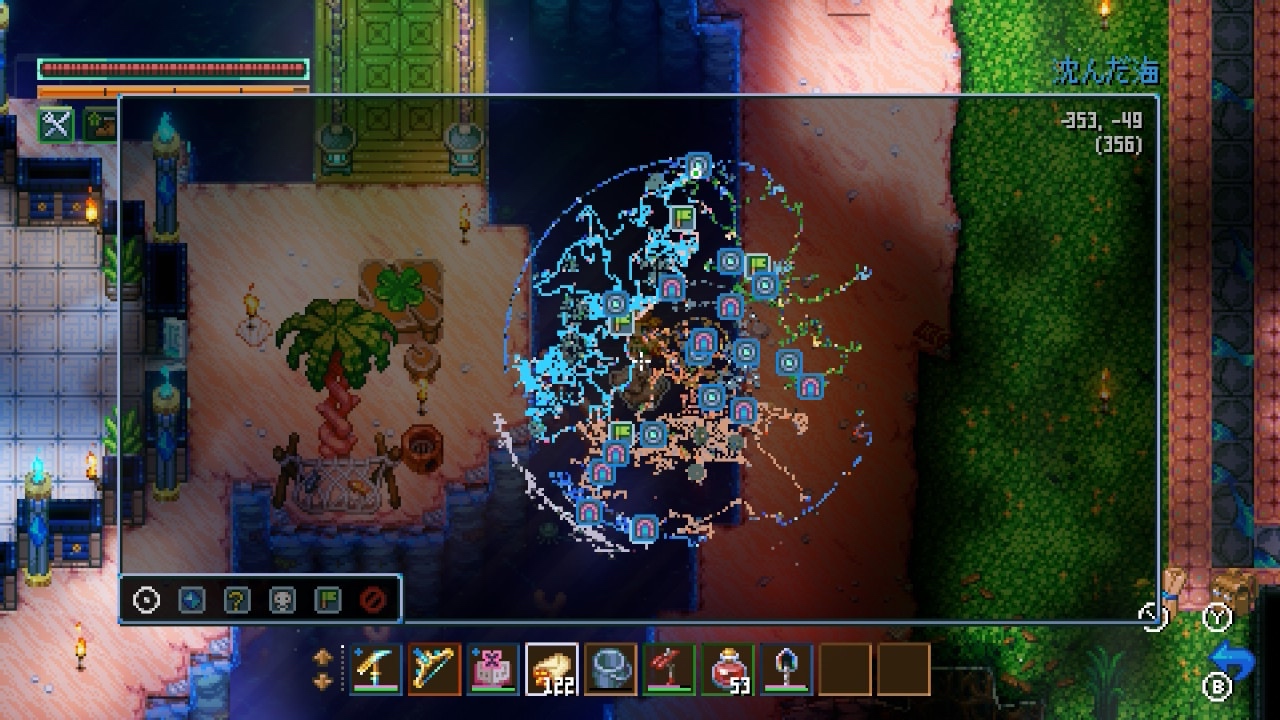The width and height of the screenshot is (1280, 720).
Task: Toggle the blue globe map filter
Action: coord(192,600)
